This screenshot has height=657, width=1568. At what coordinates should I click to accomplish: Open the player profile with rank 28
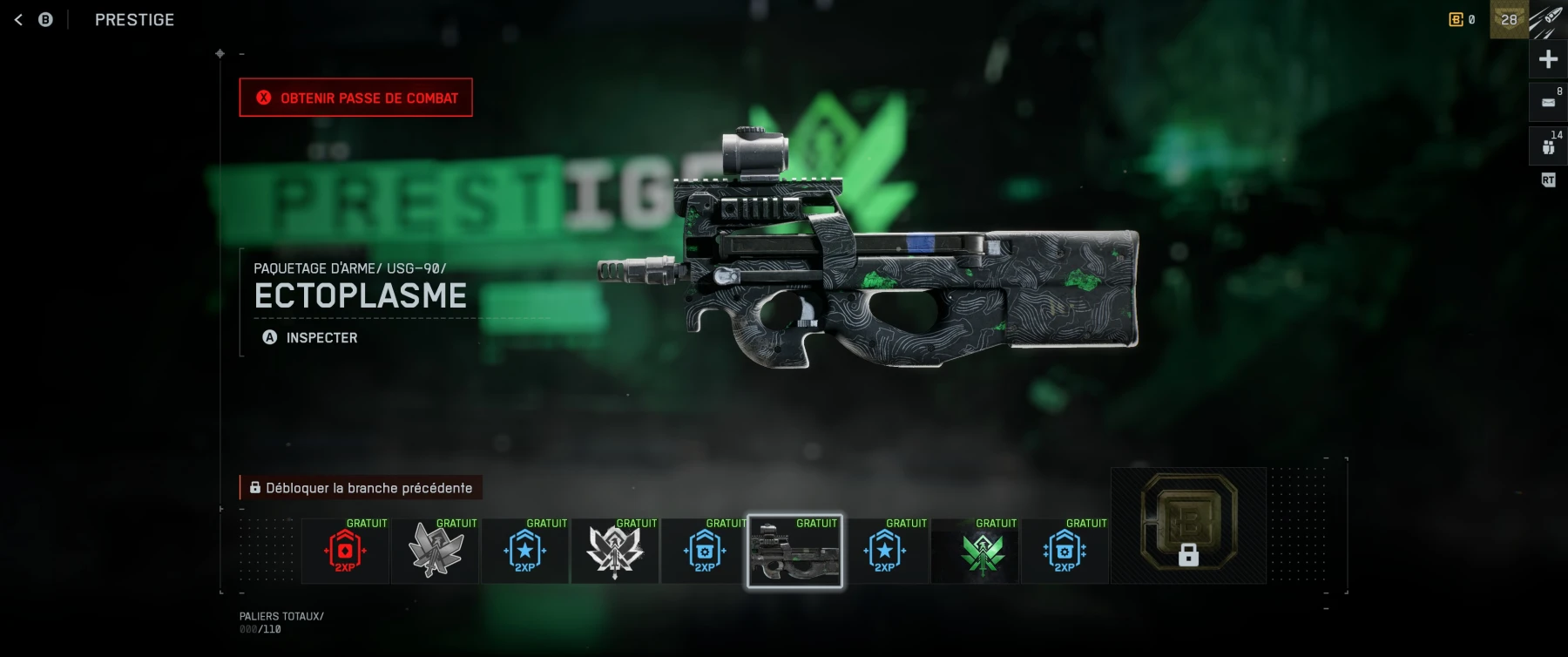[x=1509, y=19]
